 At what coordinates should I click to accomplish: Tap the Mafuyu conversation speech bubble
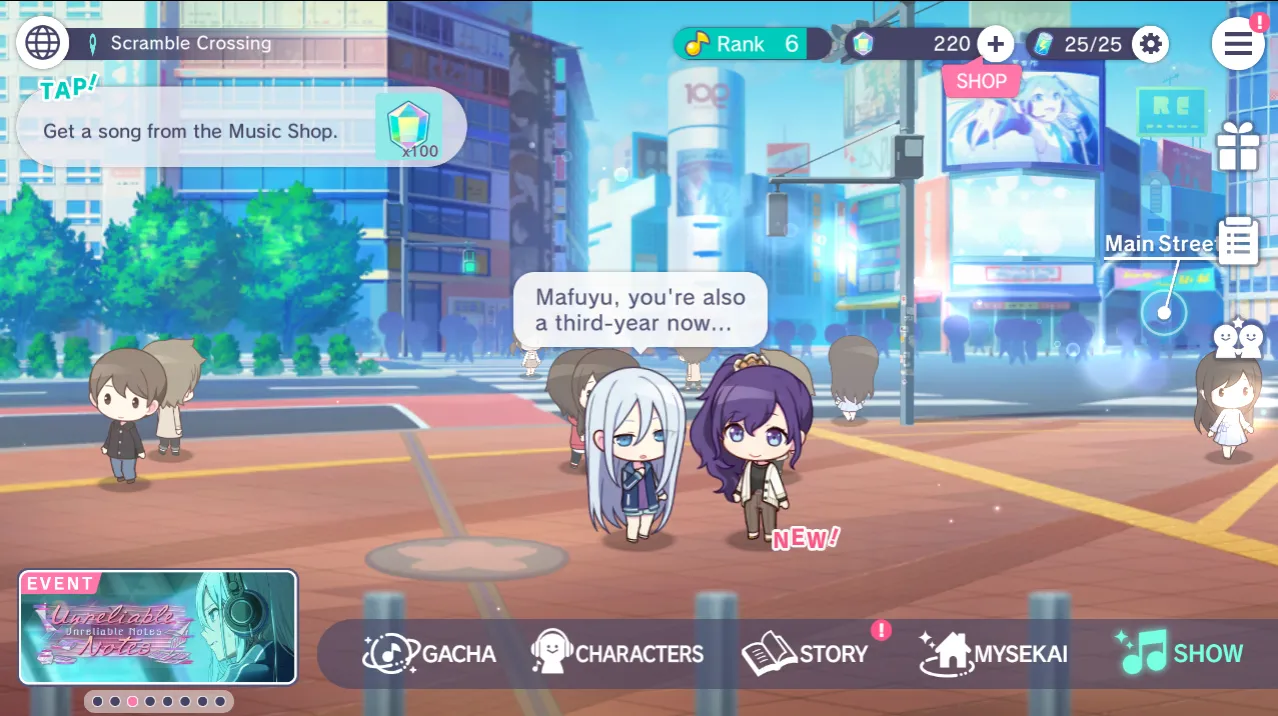click(x=640, y=310)
